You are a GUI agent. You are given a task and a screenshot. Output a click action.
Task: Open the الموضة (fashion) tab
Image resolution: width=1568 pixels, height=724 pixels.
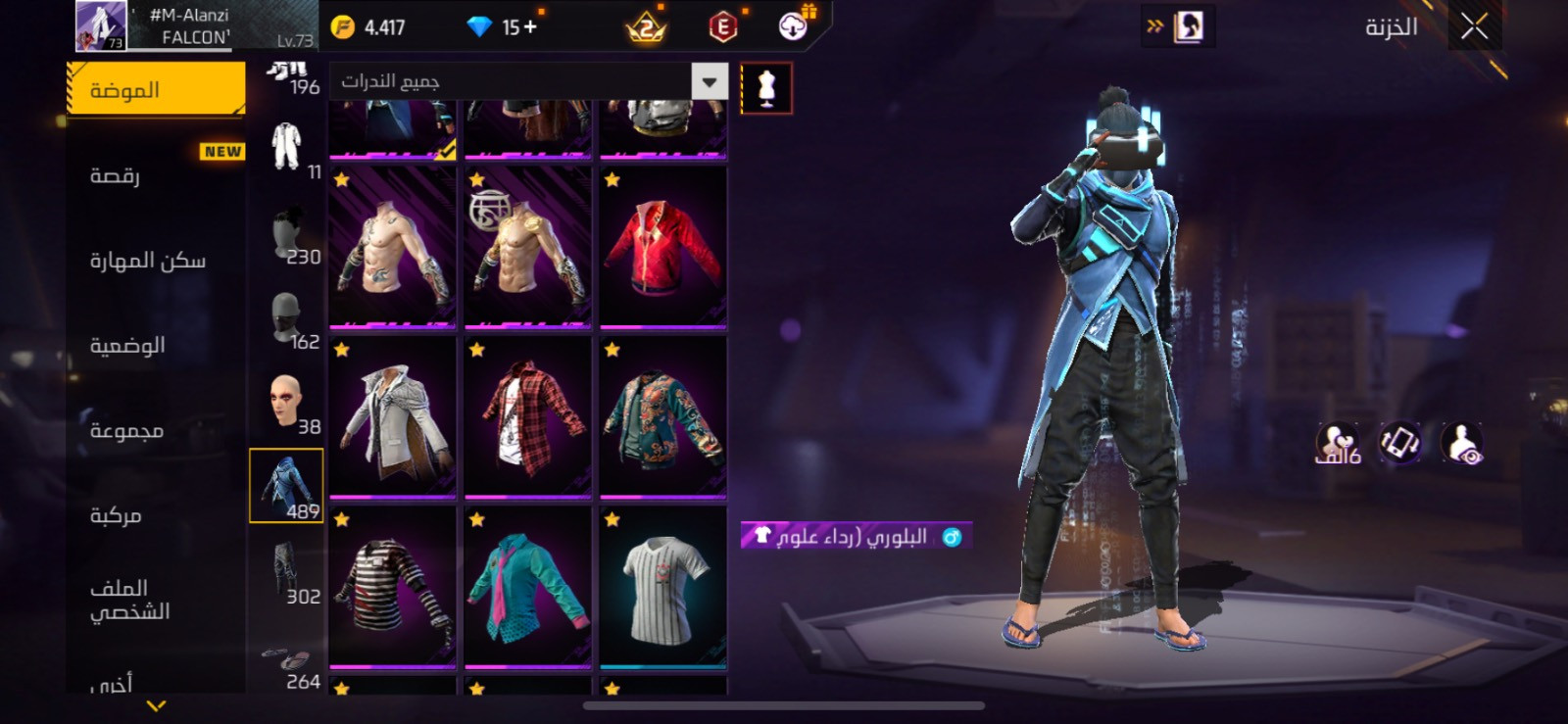(156, 90)
